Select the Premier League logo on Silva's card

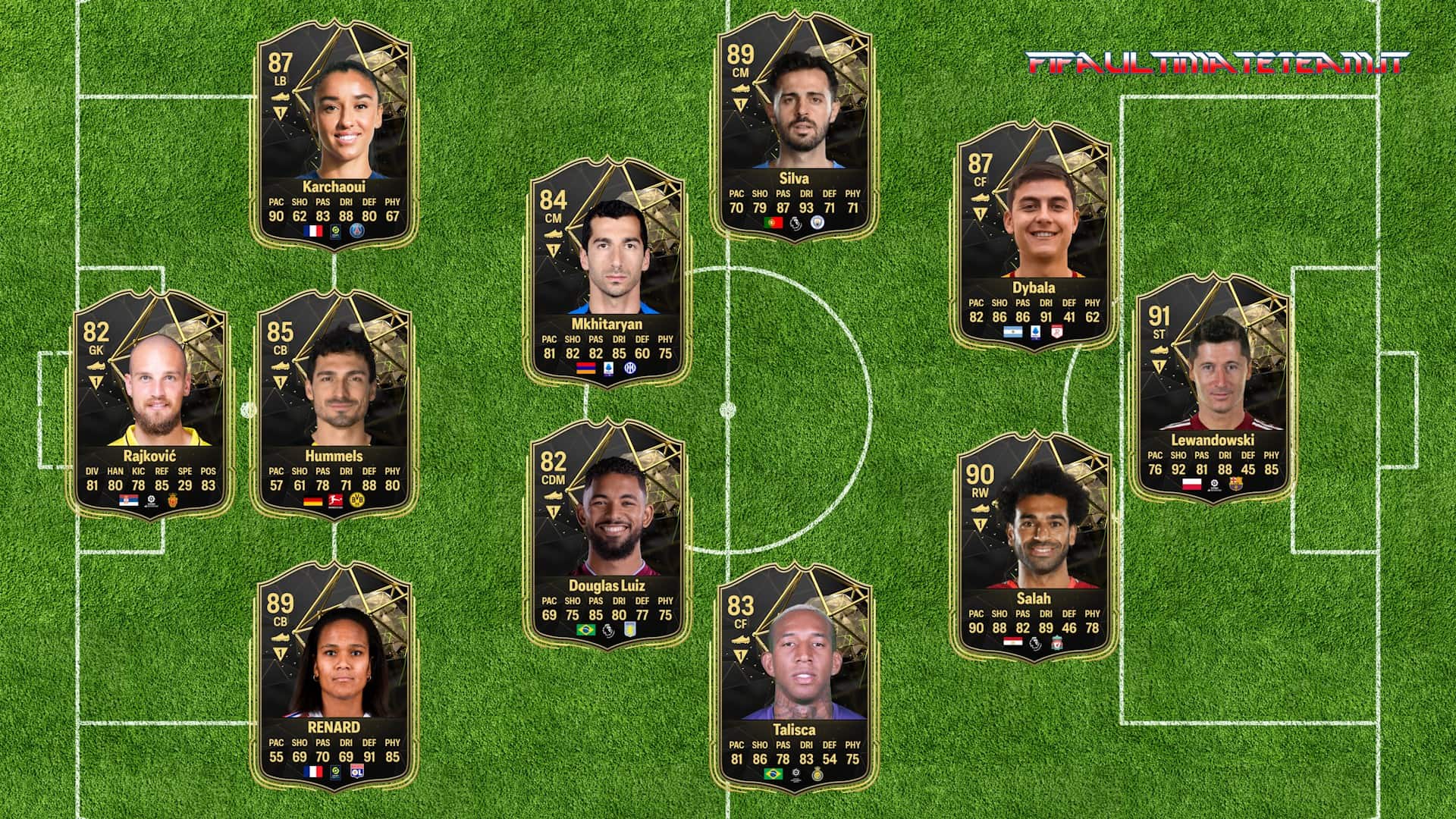point(795,222)
